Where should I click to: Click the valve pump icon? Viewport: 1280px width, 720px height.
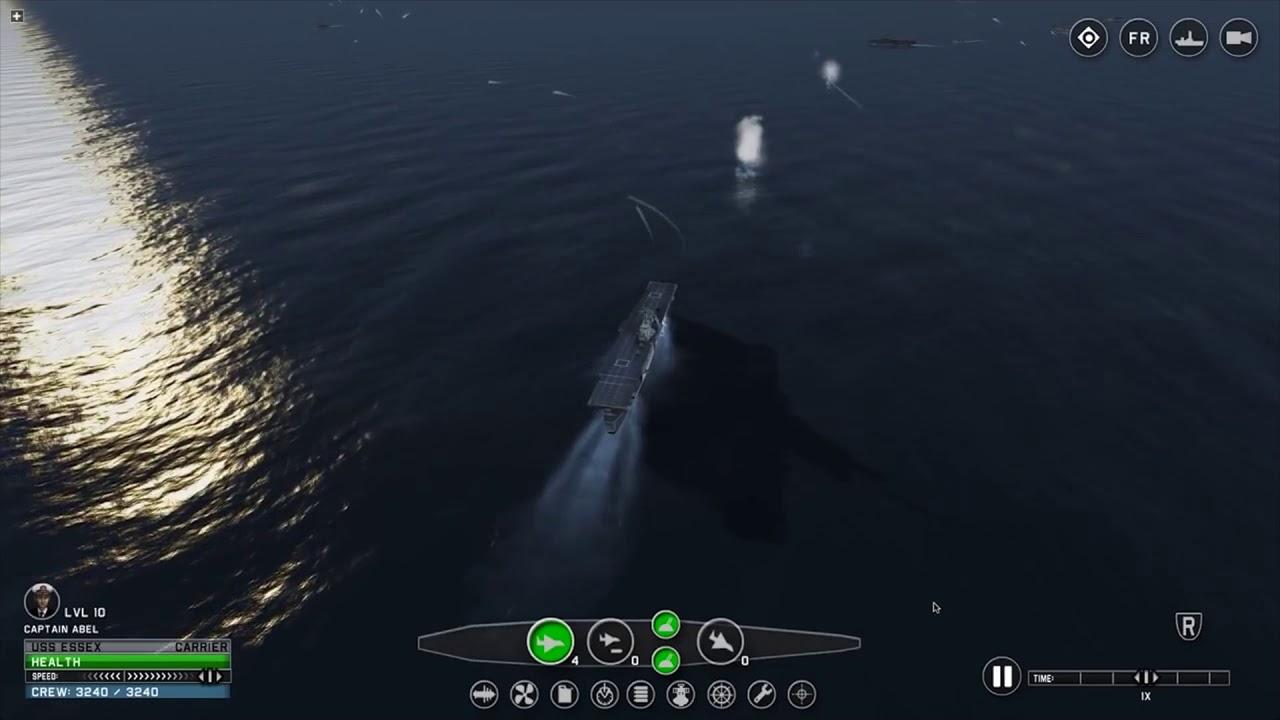click(x=680, y=694)
